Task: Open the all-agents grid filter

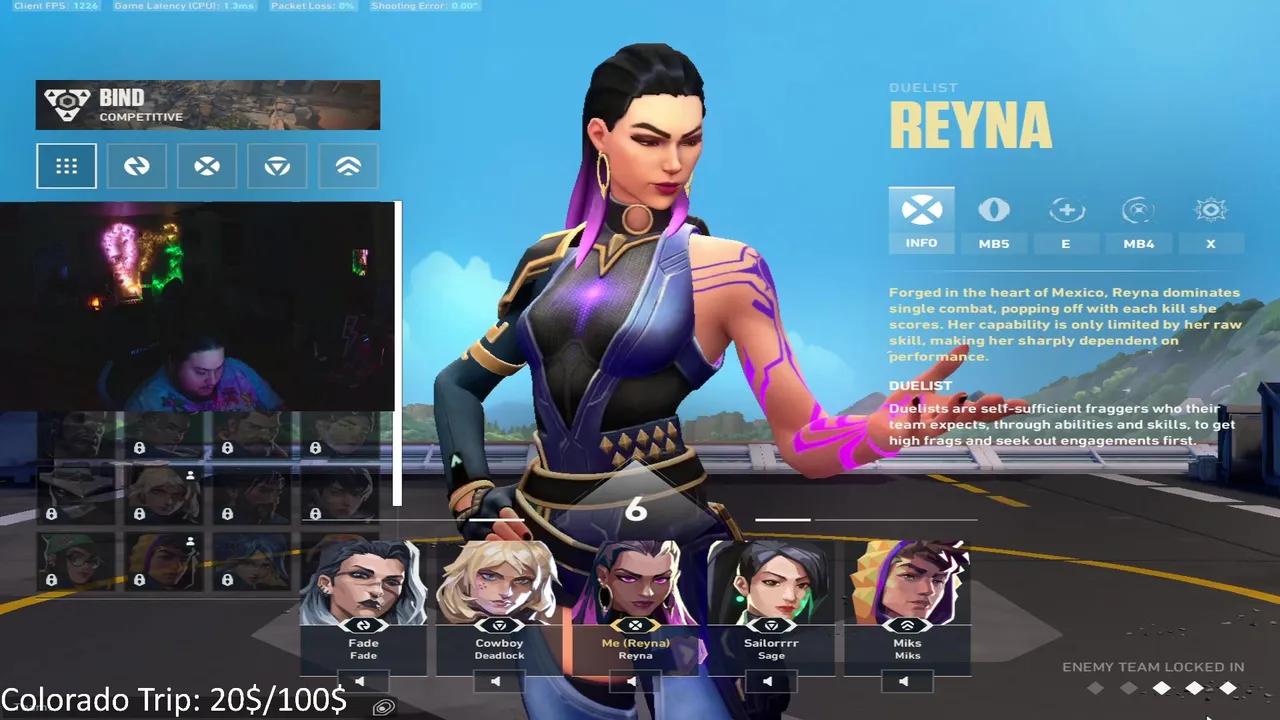Action: coord(67,166)
